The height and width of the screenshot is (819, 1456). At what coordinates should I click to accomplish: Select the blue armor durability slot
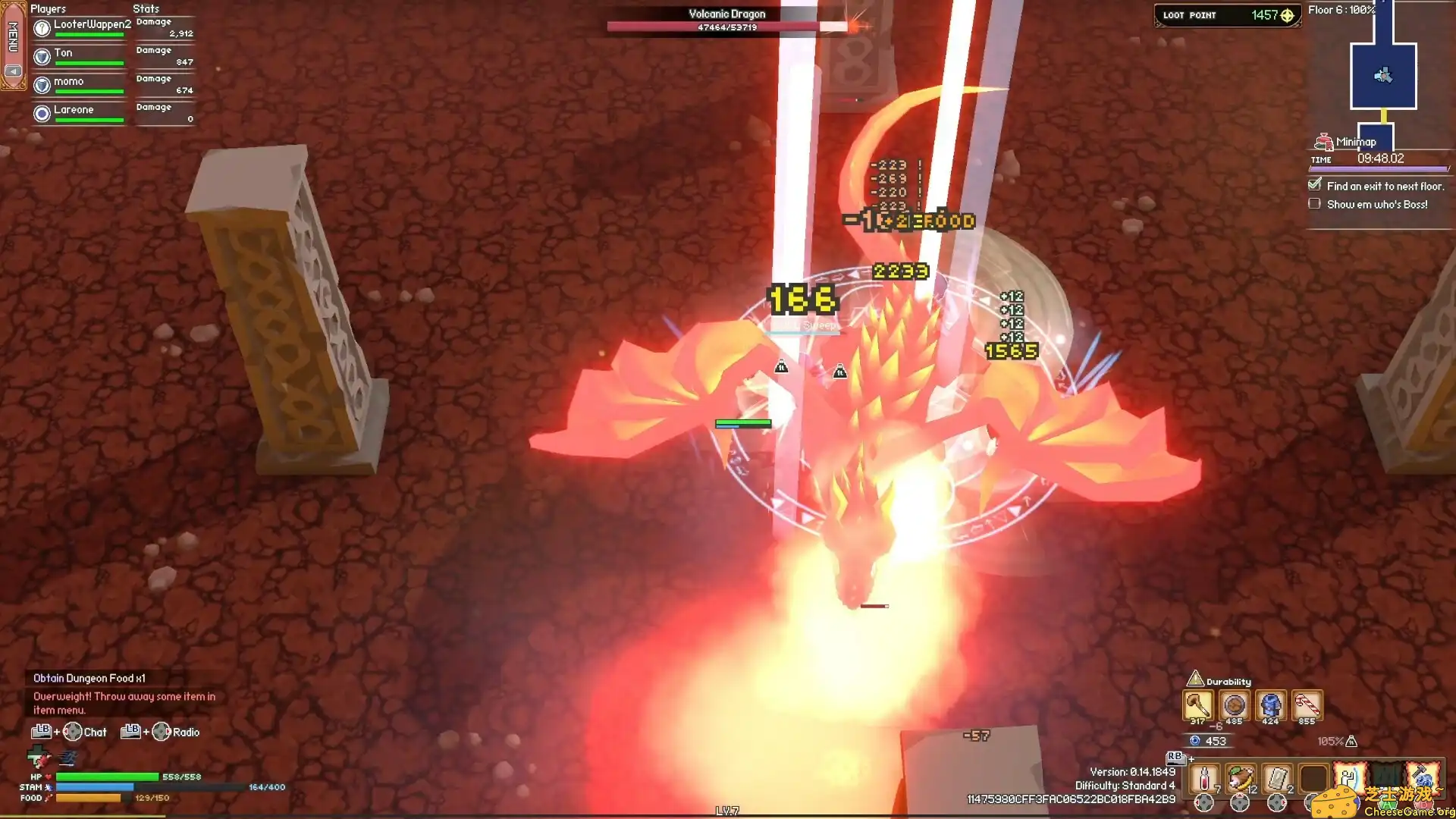click(x=1270, y=706)
